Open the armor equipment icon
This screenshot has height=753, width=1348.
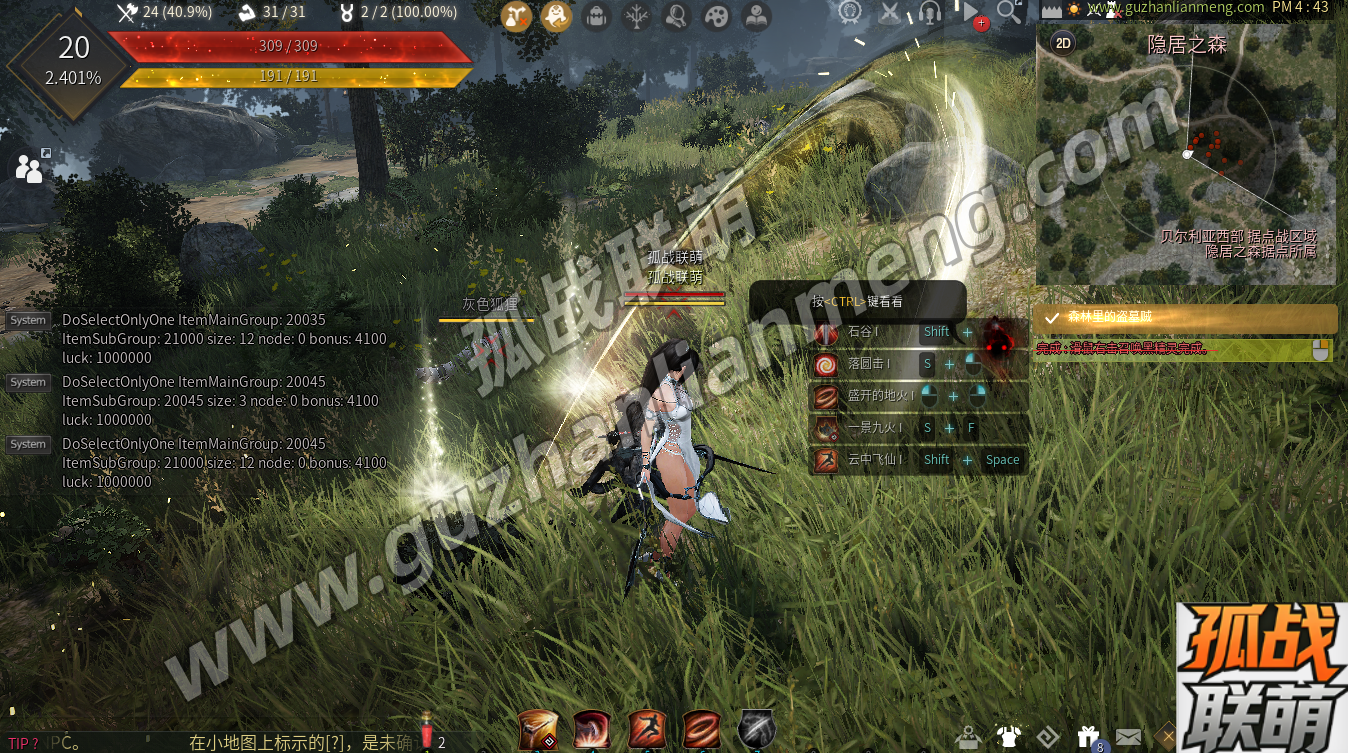click(1008, 737)
